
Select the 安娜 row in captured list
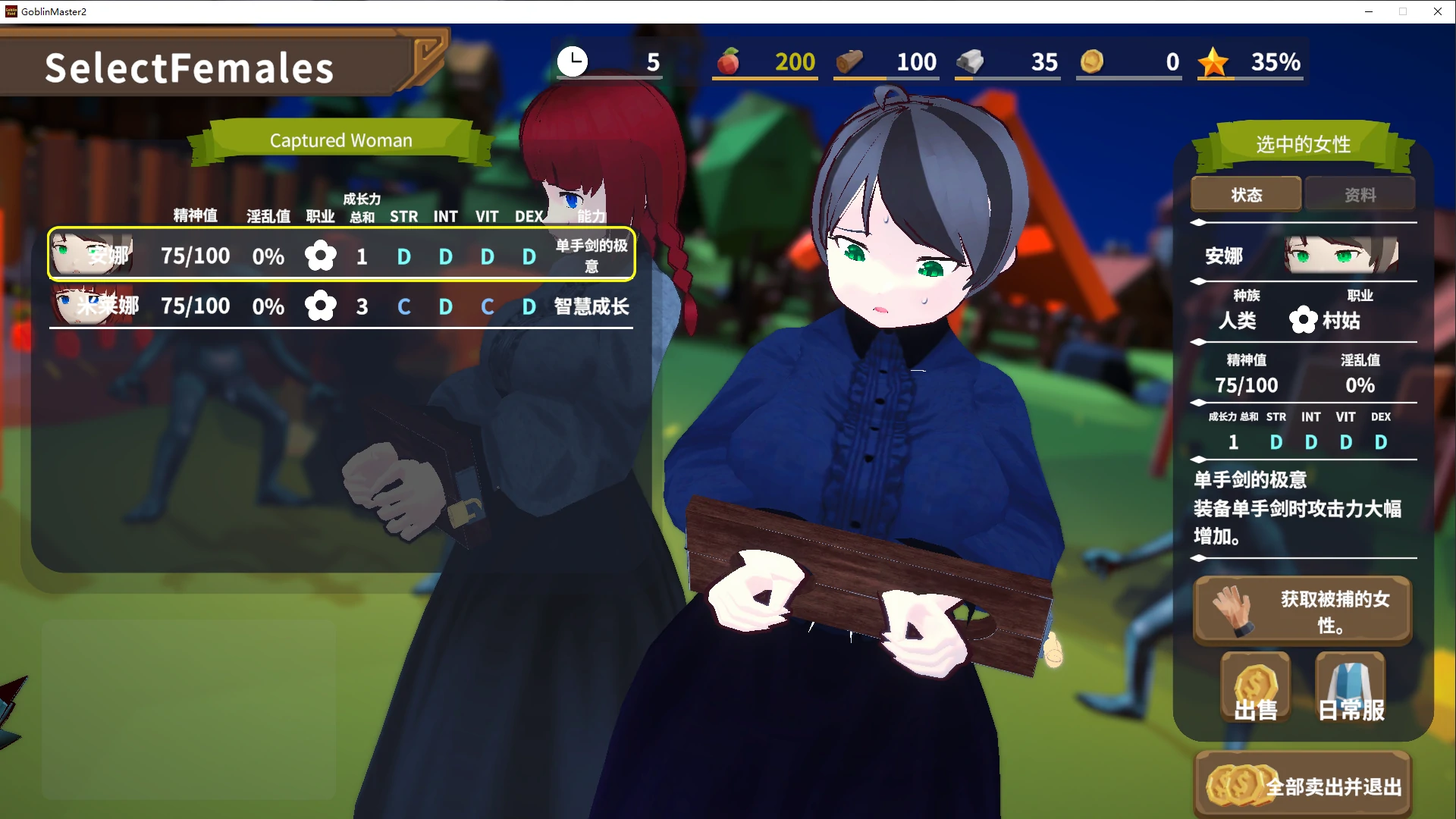coord(341,256)
